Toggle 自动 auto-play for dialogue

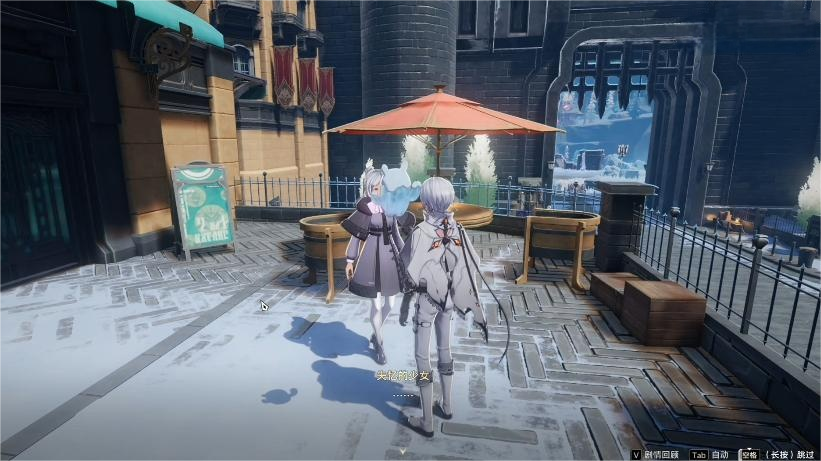tap(719, 454)
